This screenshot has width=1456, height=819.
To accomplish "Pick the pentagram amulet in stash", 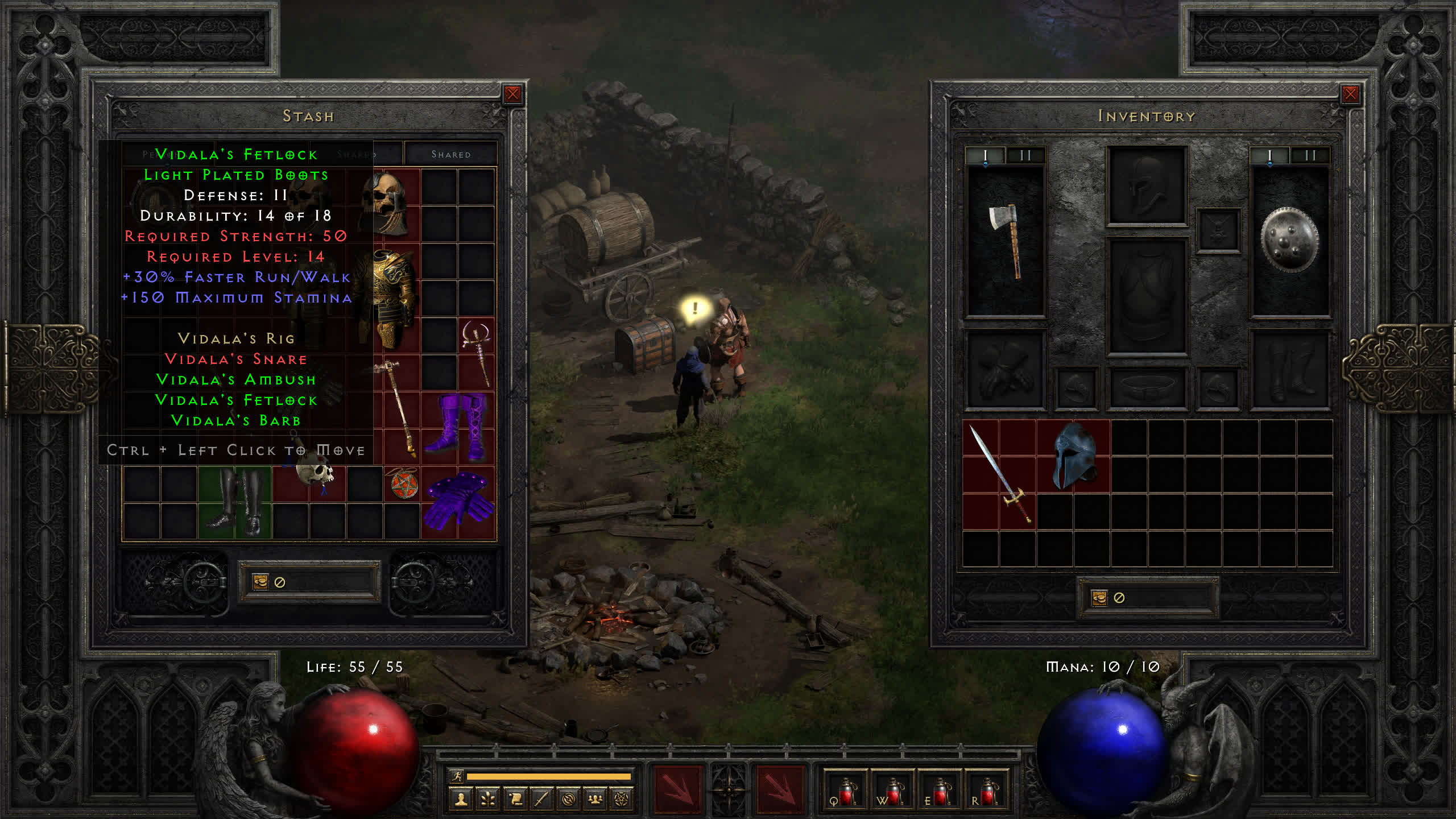I will click(x=403, y=485).
